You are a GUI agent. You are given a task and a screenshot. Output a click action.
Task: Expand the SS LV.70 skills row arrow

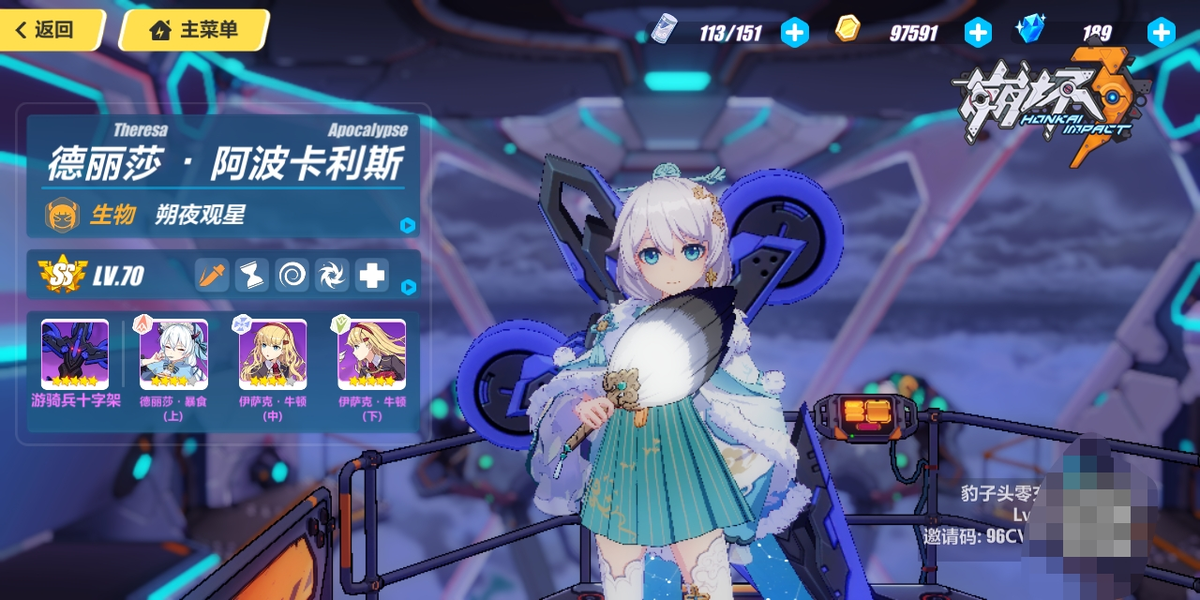[x=407, y=287]
